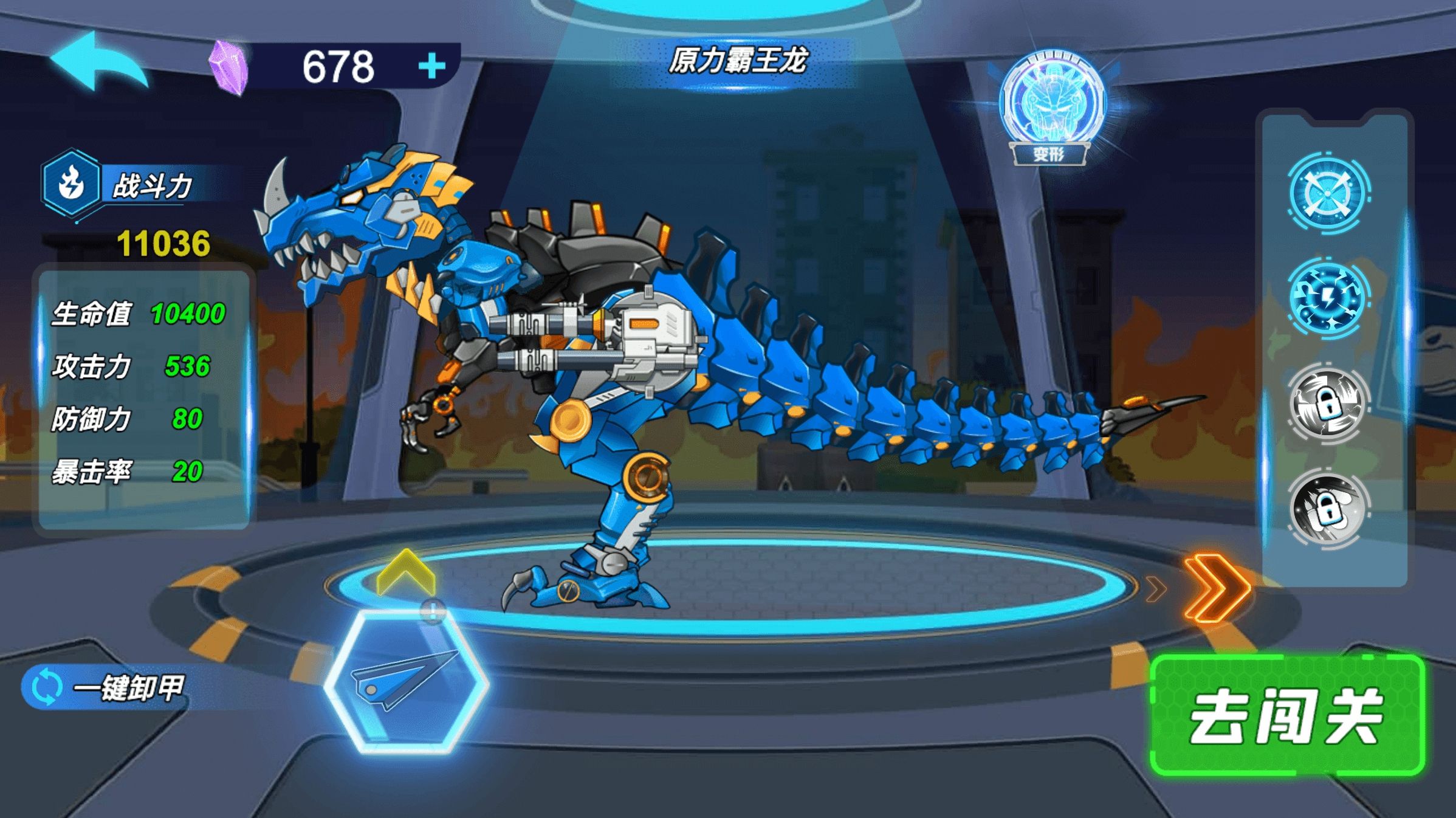Go back with the cyan arrow
The image size is (1456, 818).
click(x=100, y=63)
